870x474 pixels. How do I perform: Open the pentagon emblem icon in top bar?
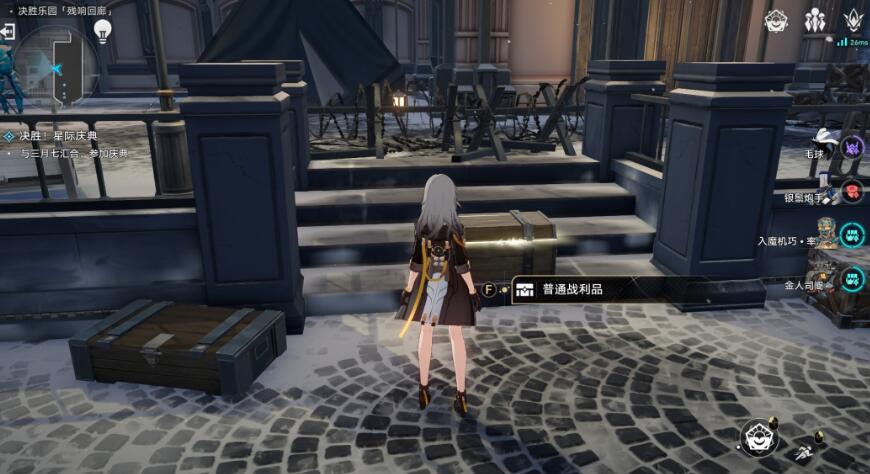coord(776,20)
